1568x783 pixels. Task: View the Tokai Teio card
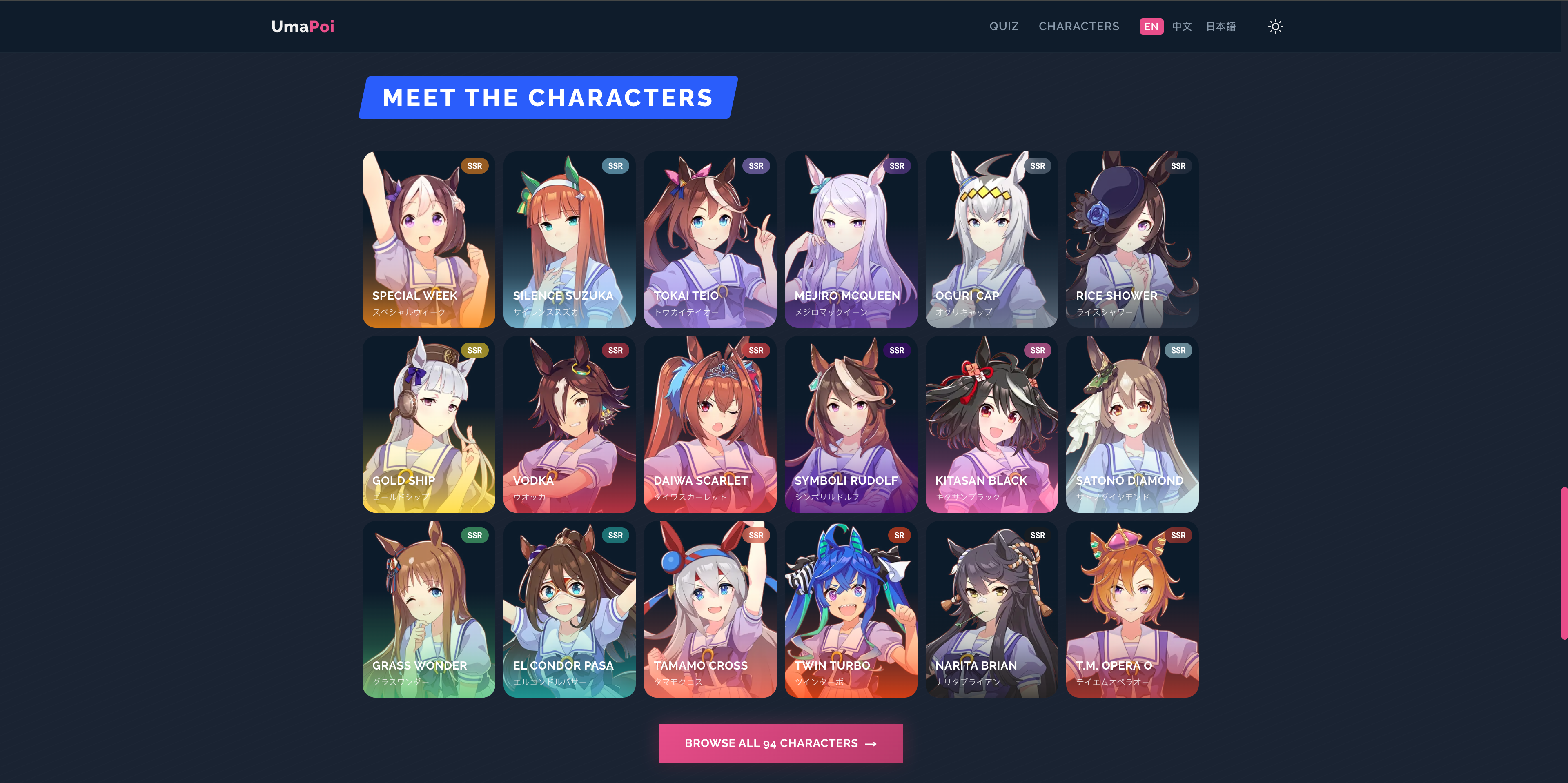(710, 240)
